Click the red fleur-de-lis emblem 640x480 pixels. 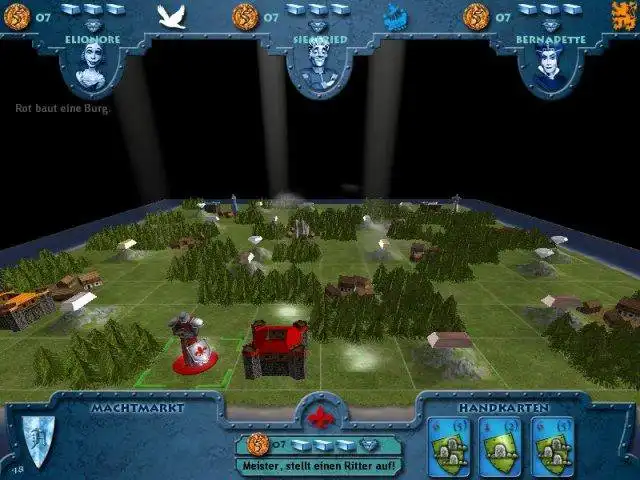[x=320, y=415]
